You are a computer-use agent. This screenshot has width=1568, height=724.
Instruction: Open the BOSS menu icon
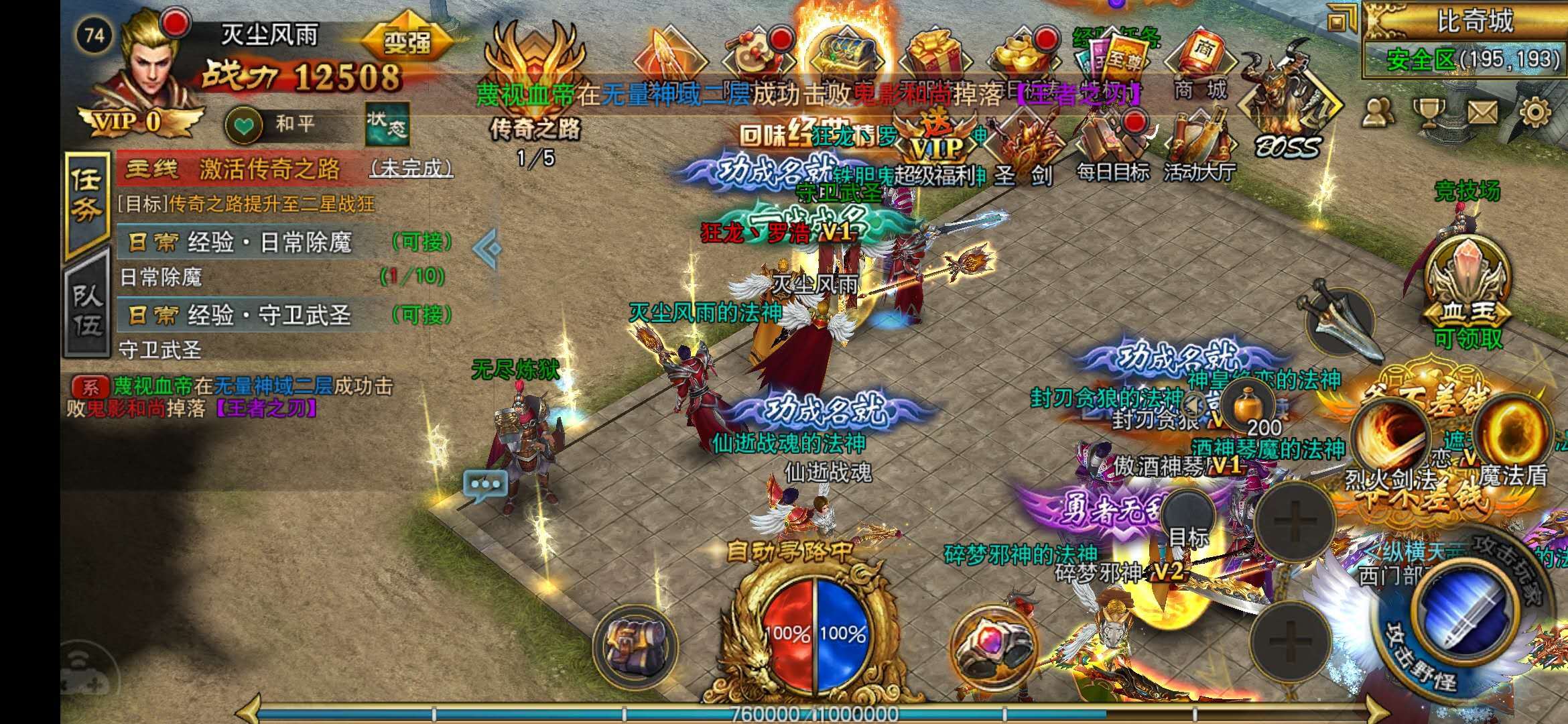[1287, 107]
